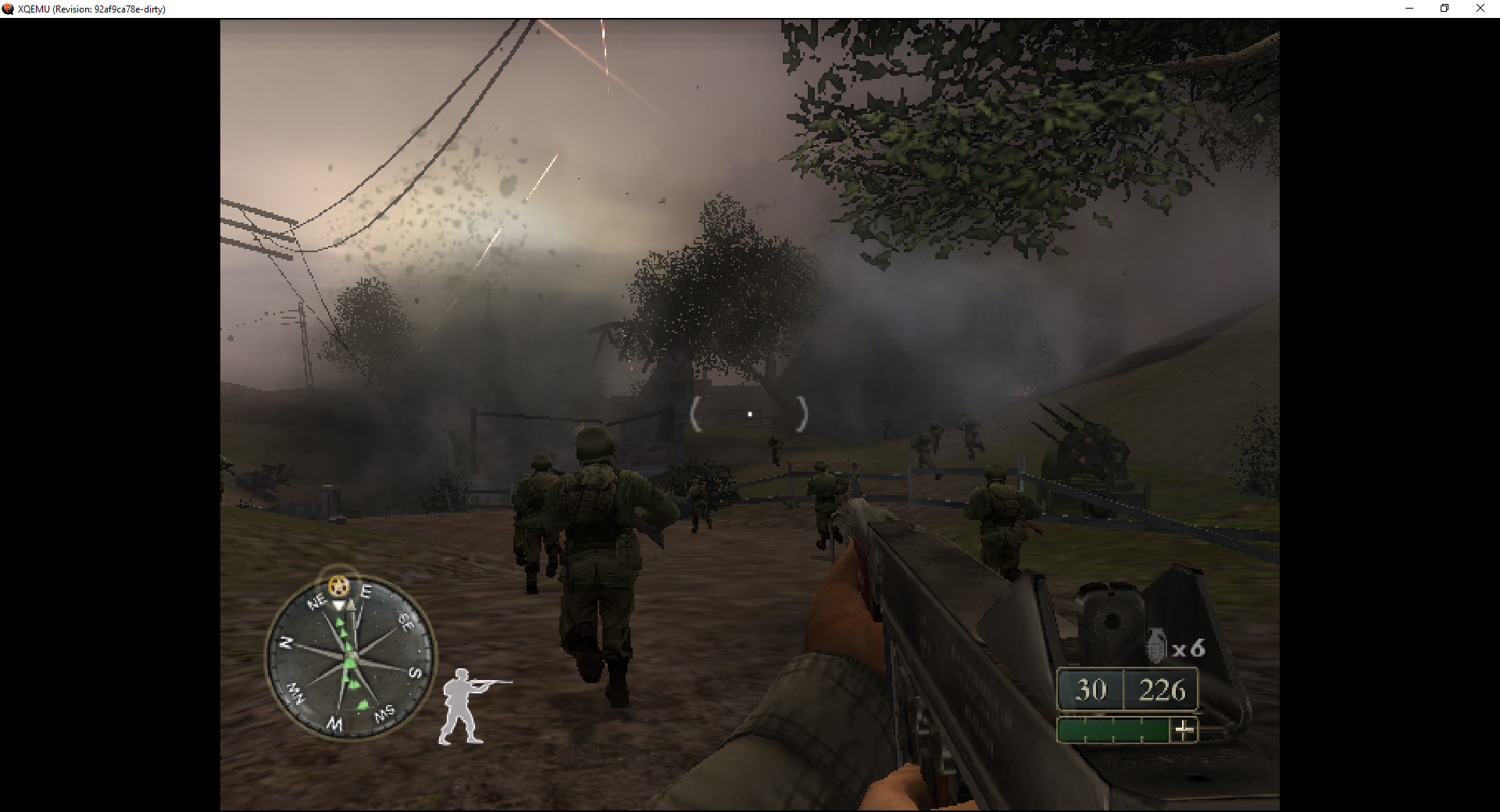1500x812 pixels.
Task: Expand the ammo counter panel
Action: [x=1127, y=690]
